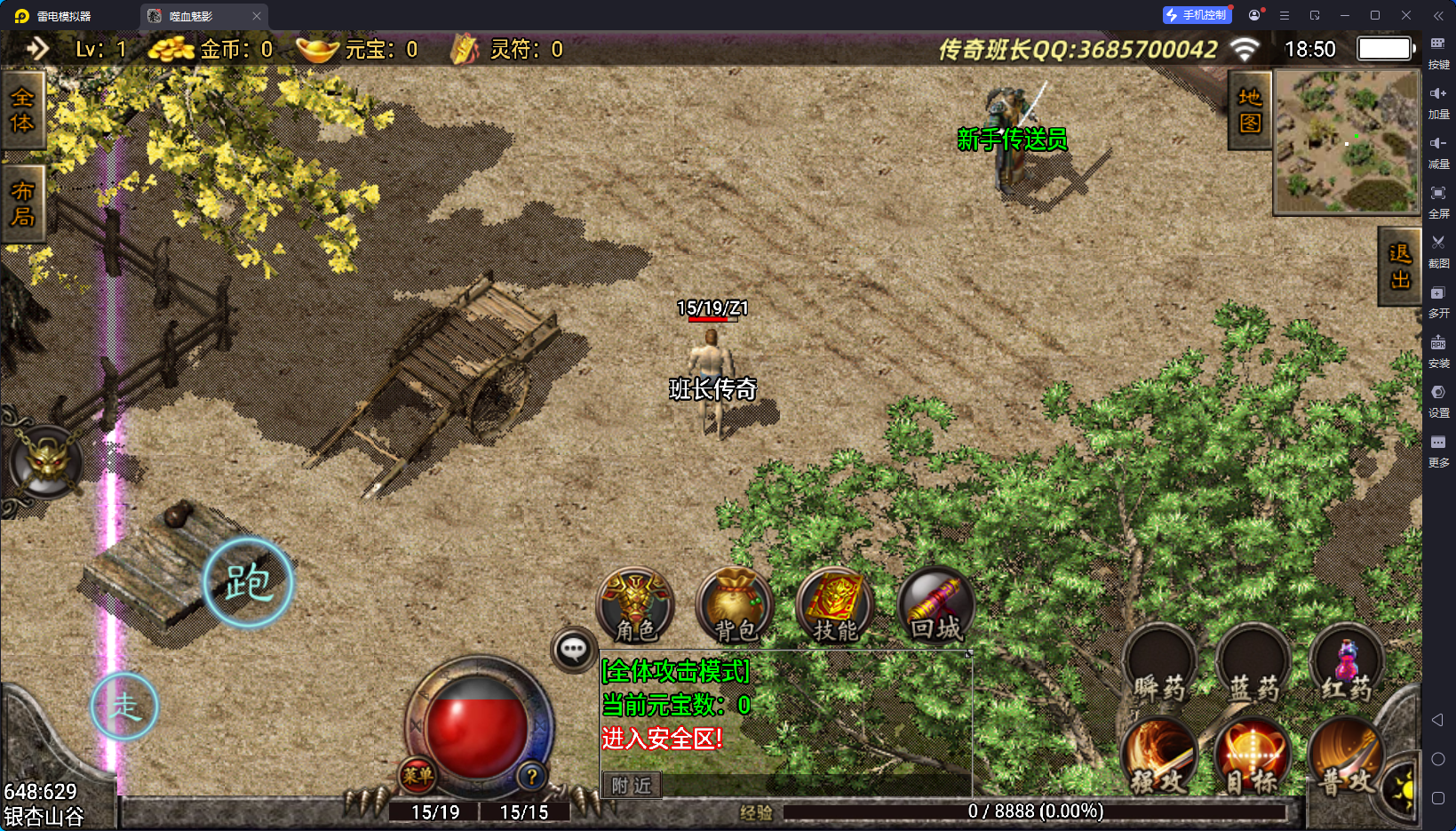The height and width of the screenshot is (831, 1456).
Task: Toggle the 走 walk mode button
Action: (x=124, y=707)
